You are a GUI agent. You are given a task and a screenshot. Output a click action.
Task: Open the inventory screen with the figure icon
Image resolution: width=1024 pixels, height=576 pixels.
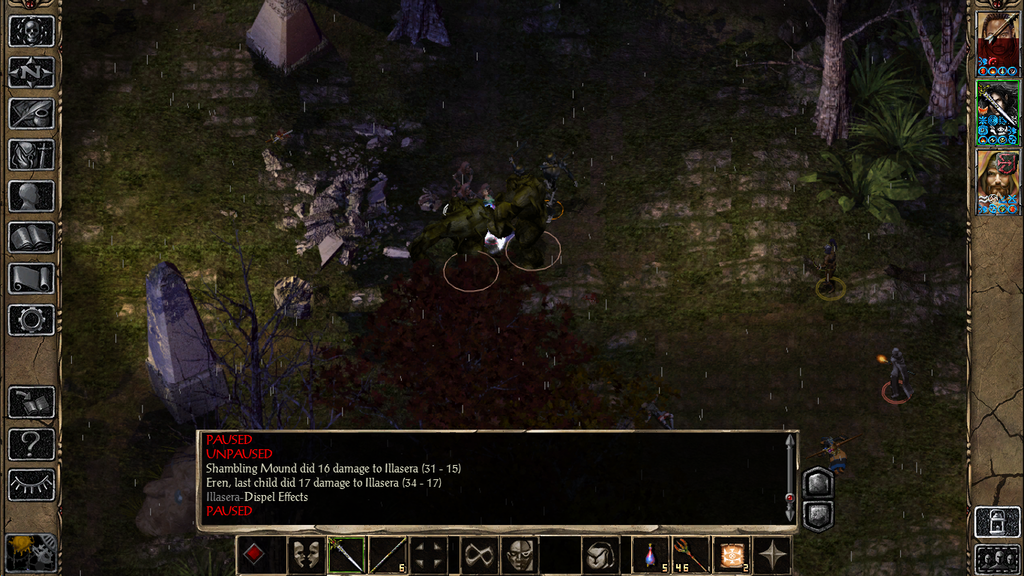coord(31,155)
